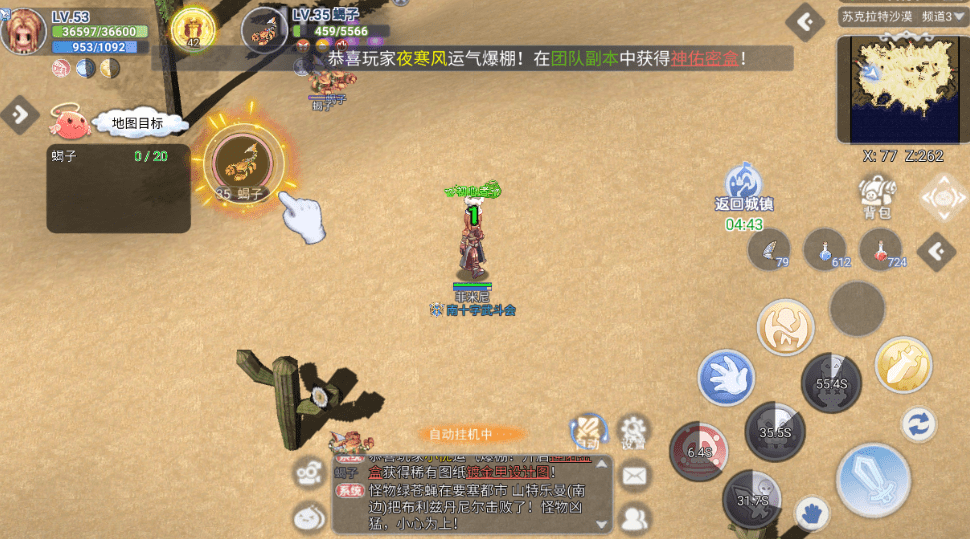
Task: Open the system chat message box
Action: click(472, 495)
